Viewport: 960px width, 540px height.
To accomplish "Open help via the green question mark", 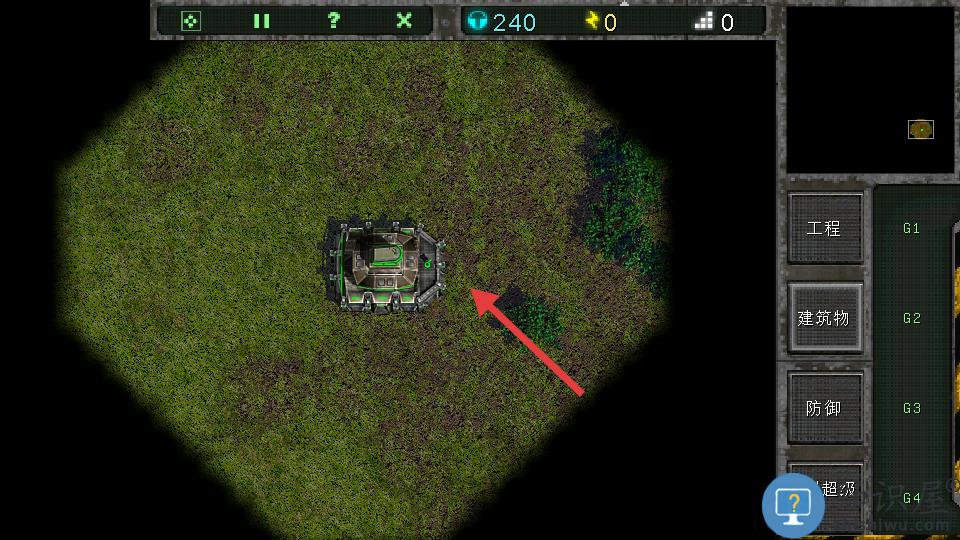I will click(333, 21).
